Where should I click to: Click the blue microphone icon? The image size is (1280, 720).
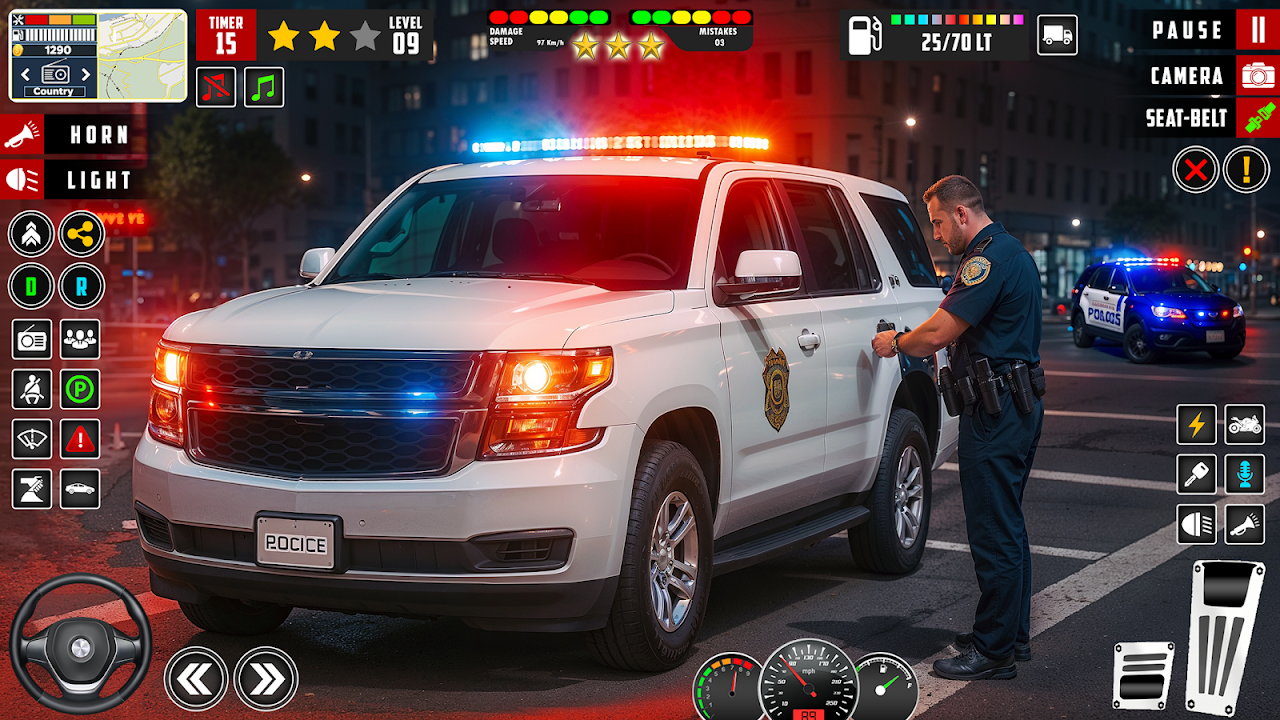pos(1245,474)
